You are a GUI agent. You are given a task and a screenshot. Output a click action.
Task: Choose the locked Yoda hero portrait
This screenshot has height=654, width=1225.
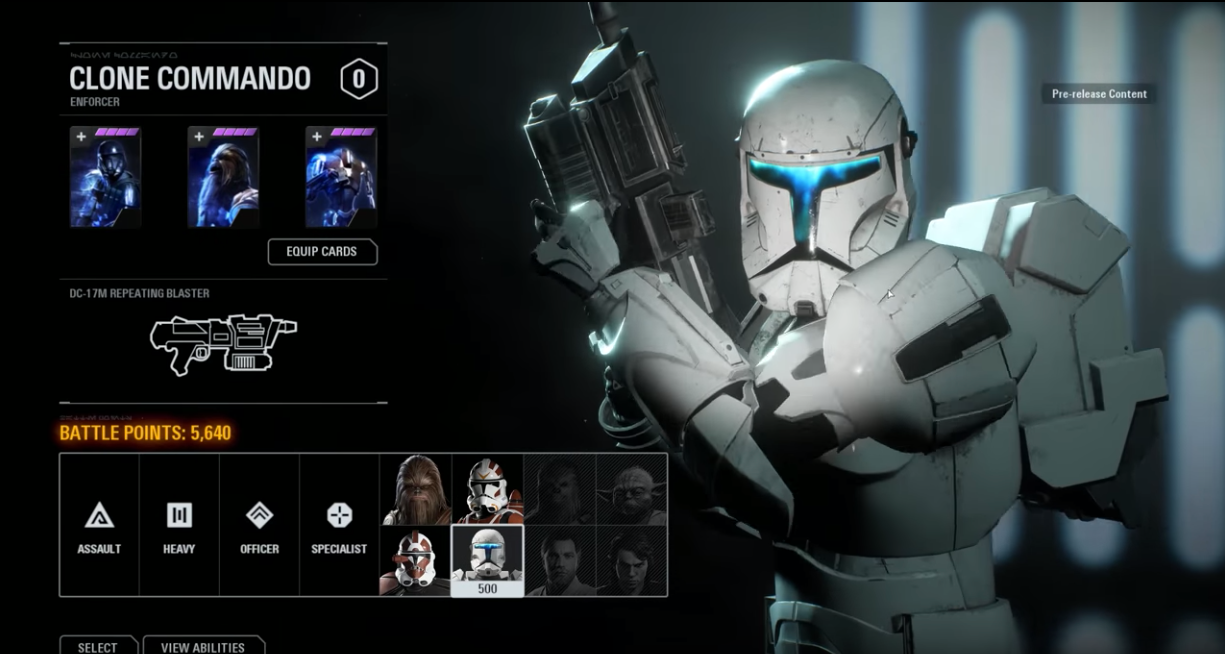(x=632, y=490)
